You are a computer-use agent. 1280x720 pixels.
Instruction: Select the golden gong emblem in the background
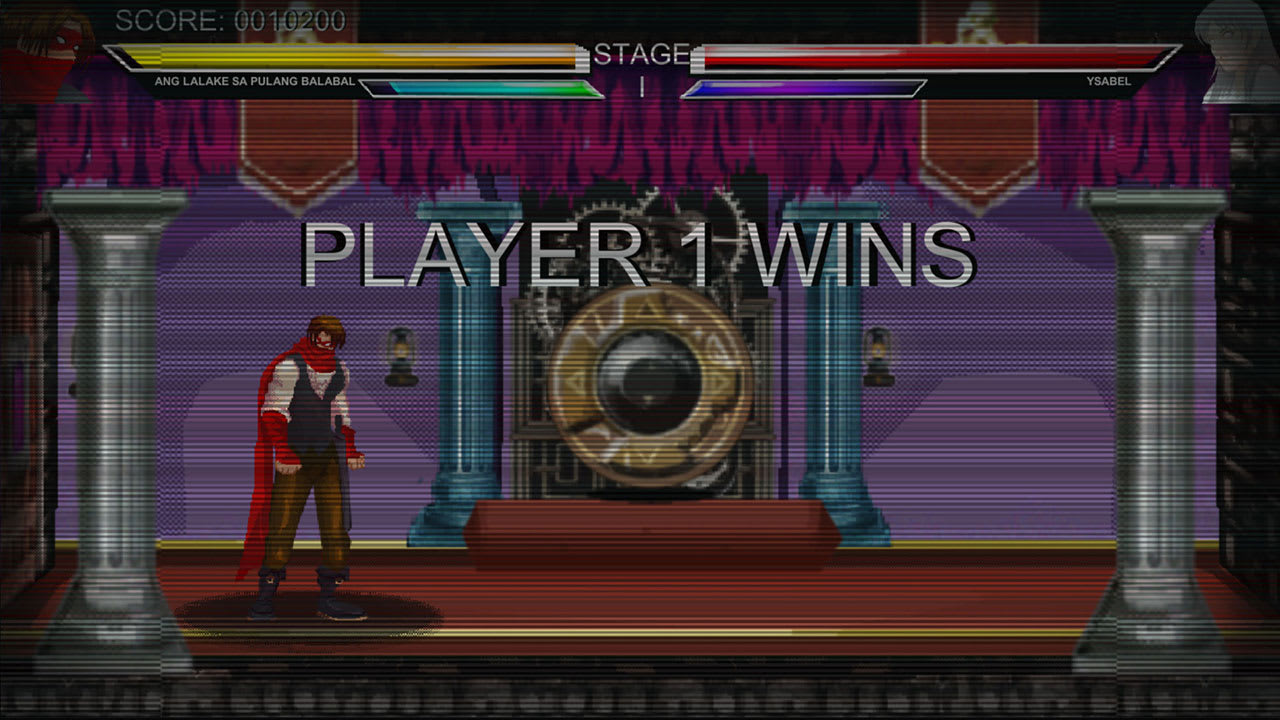tap(645, 385)
